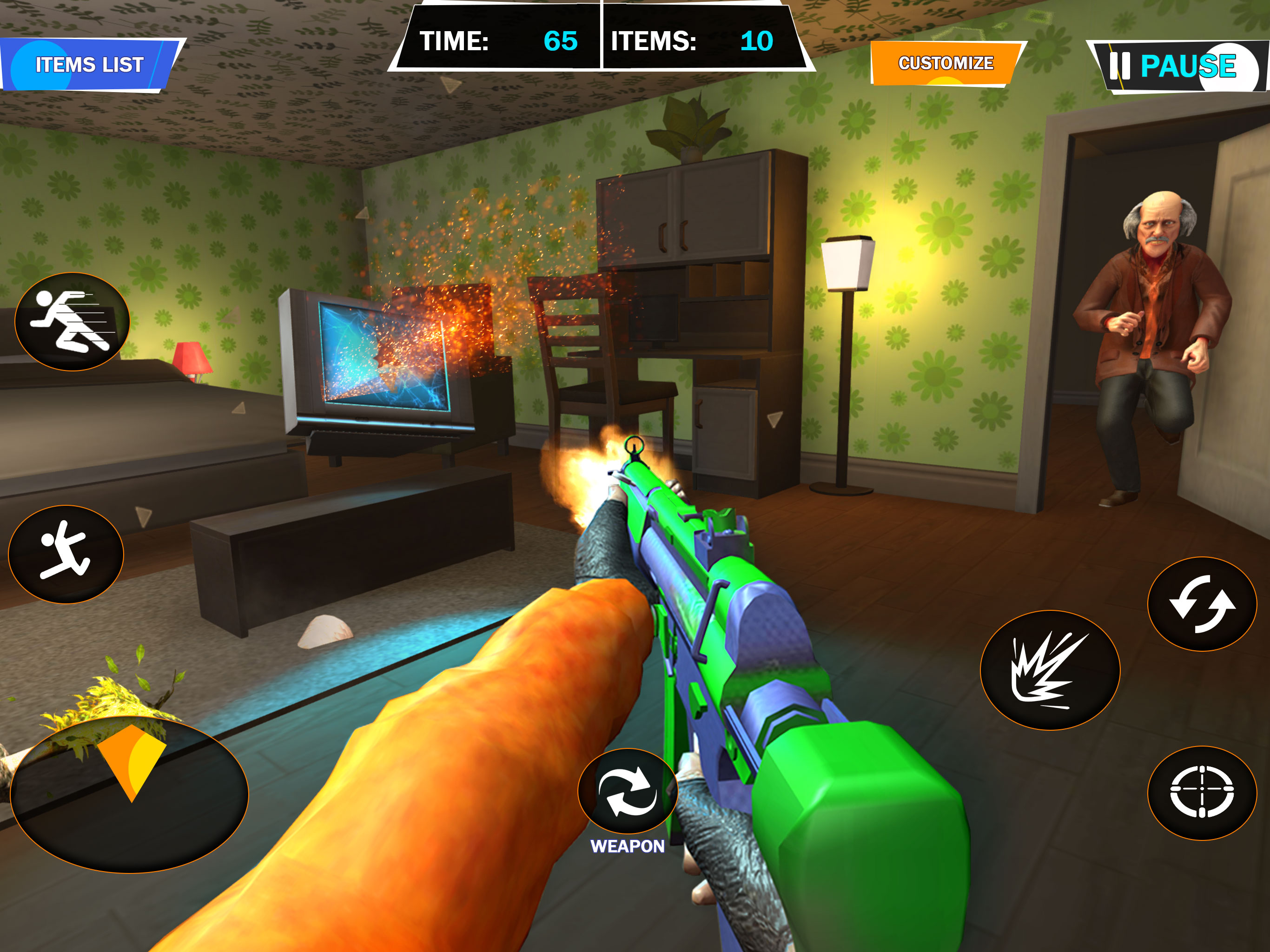This screenshot has height=952, width=1270.
Task: Open the Items List
Action: pyautogui.click(x=89, y=65)
